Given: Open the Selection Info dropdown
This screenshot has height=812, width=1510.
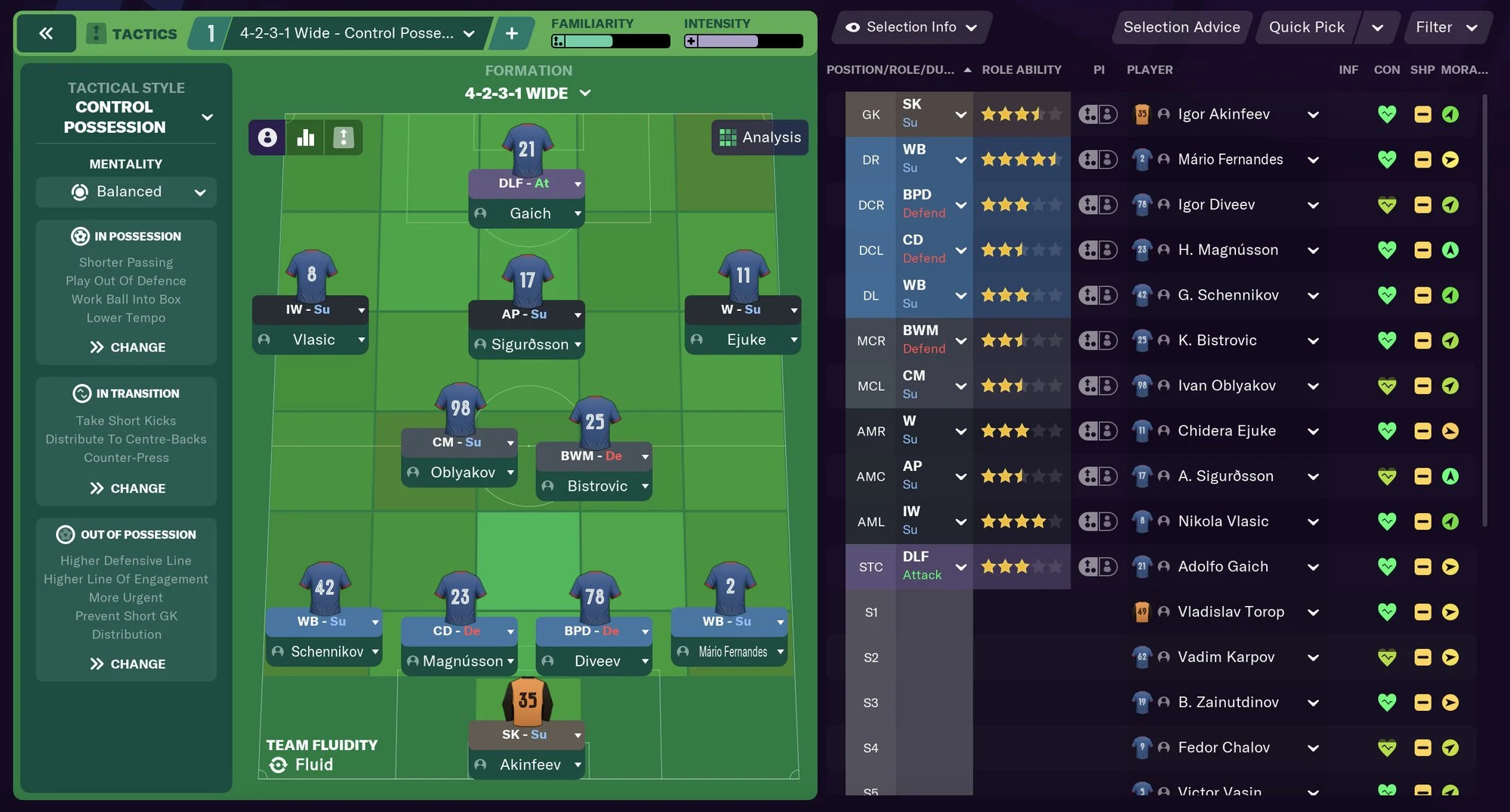Looking at the screenshot, I should click(x=911, y=27).
